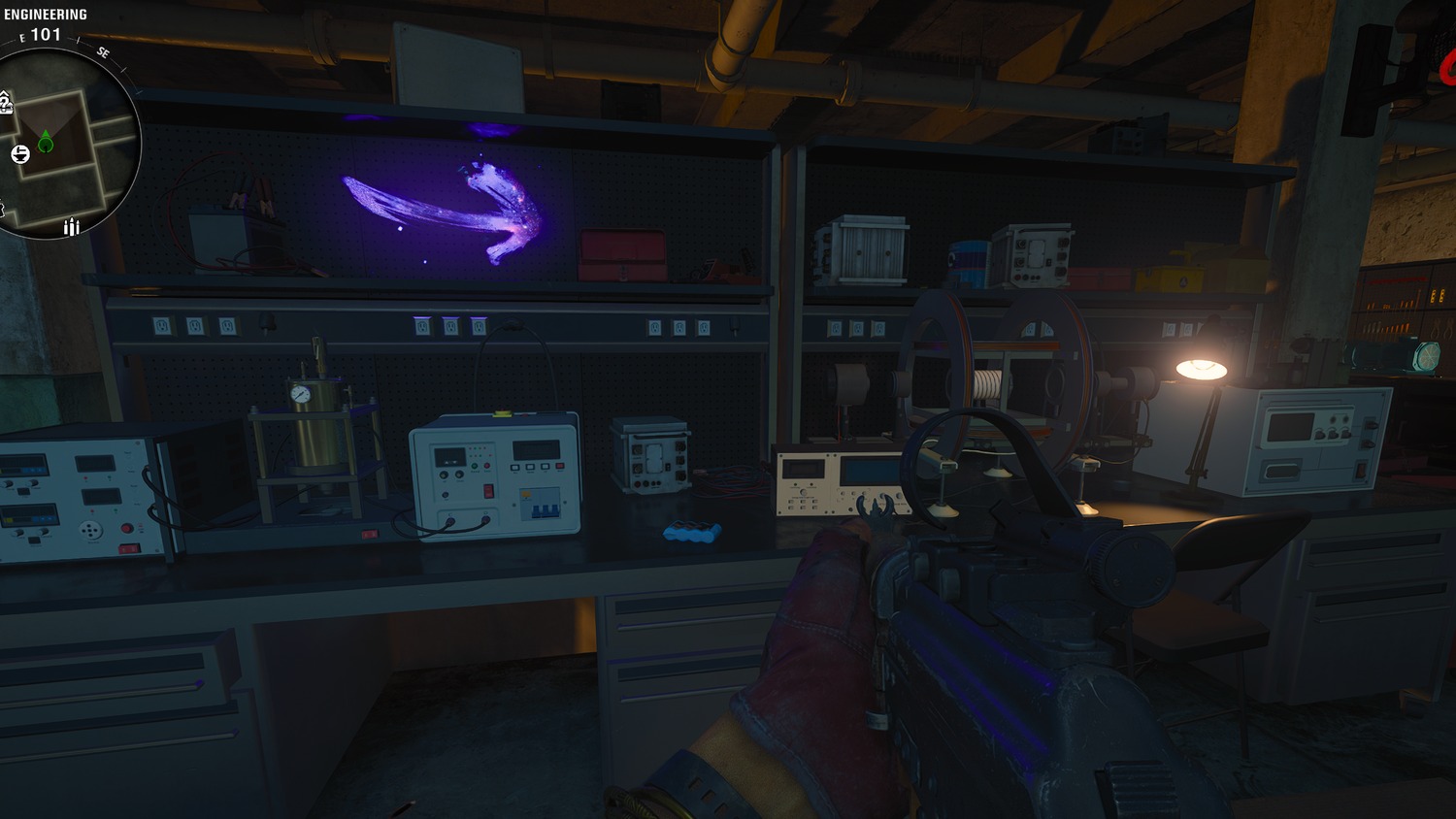Click the crafting table anvil marker
1456x819 pixels.
pos(20,154)
